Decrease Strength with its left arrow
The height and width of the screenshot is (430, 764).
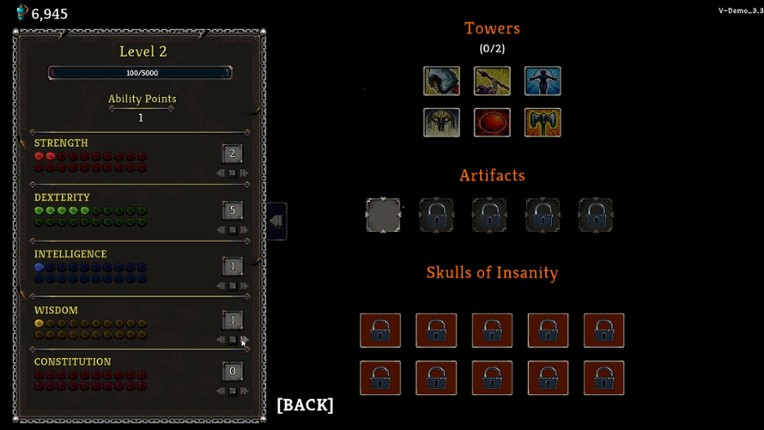tap(221, 173)
